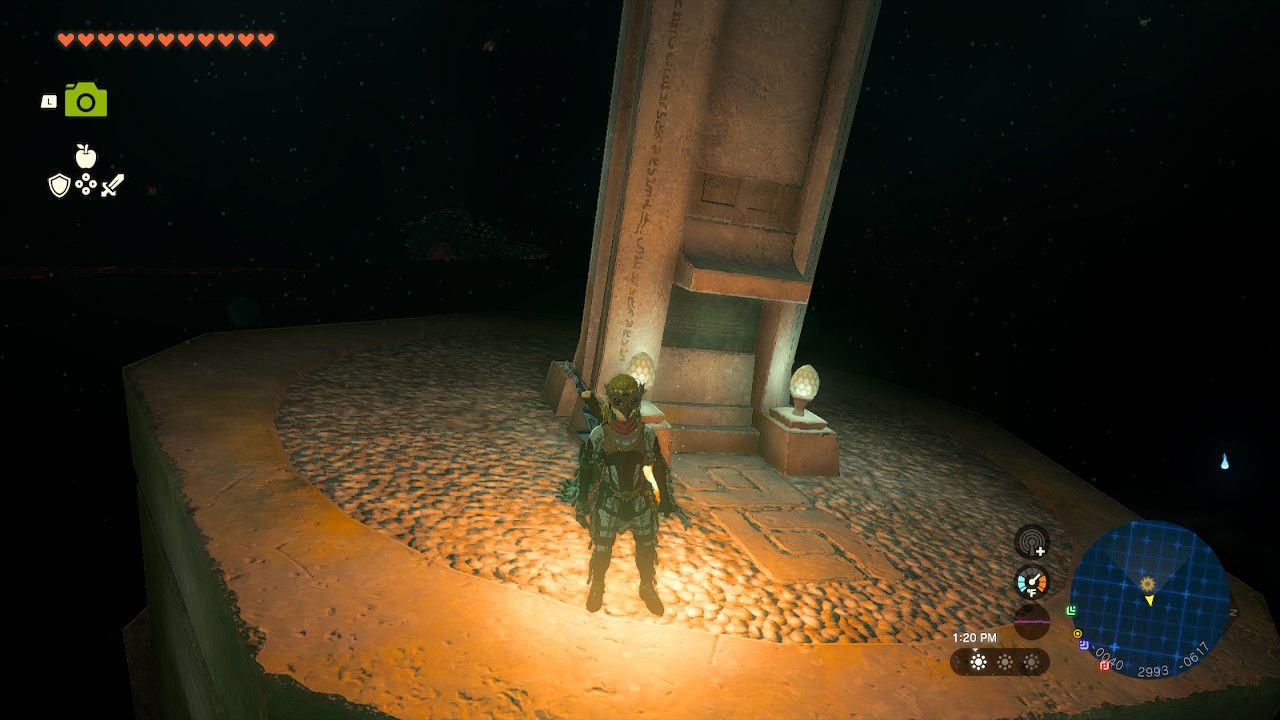Expand the minimap to full map view
Image resolution: width=1280 pixels, height=720 pixels.
(1160, 595)
